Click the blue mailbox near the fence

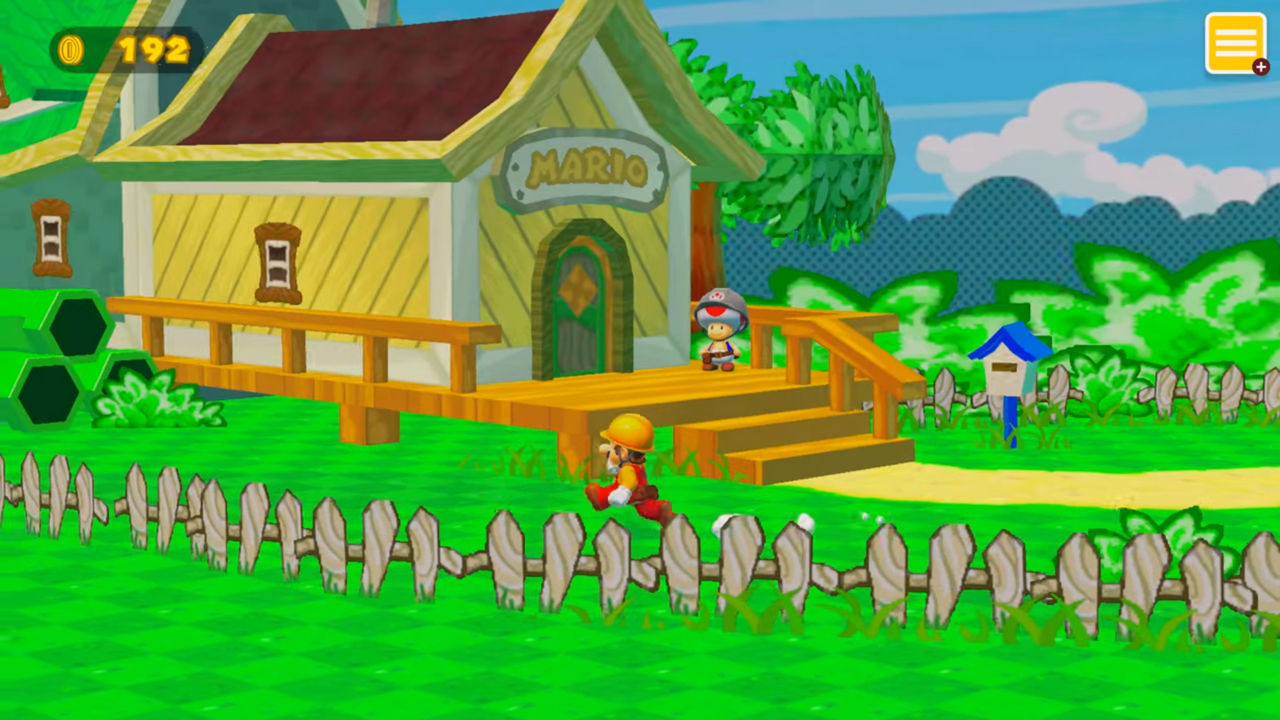coord(1010,370)
